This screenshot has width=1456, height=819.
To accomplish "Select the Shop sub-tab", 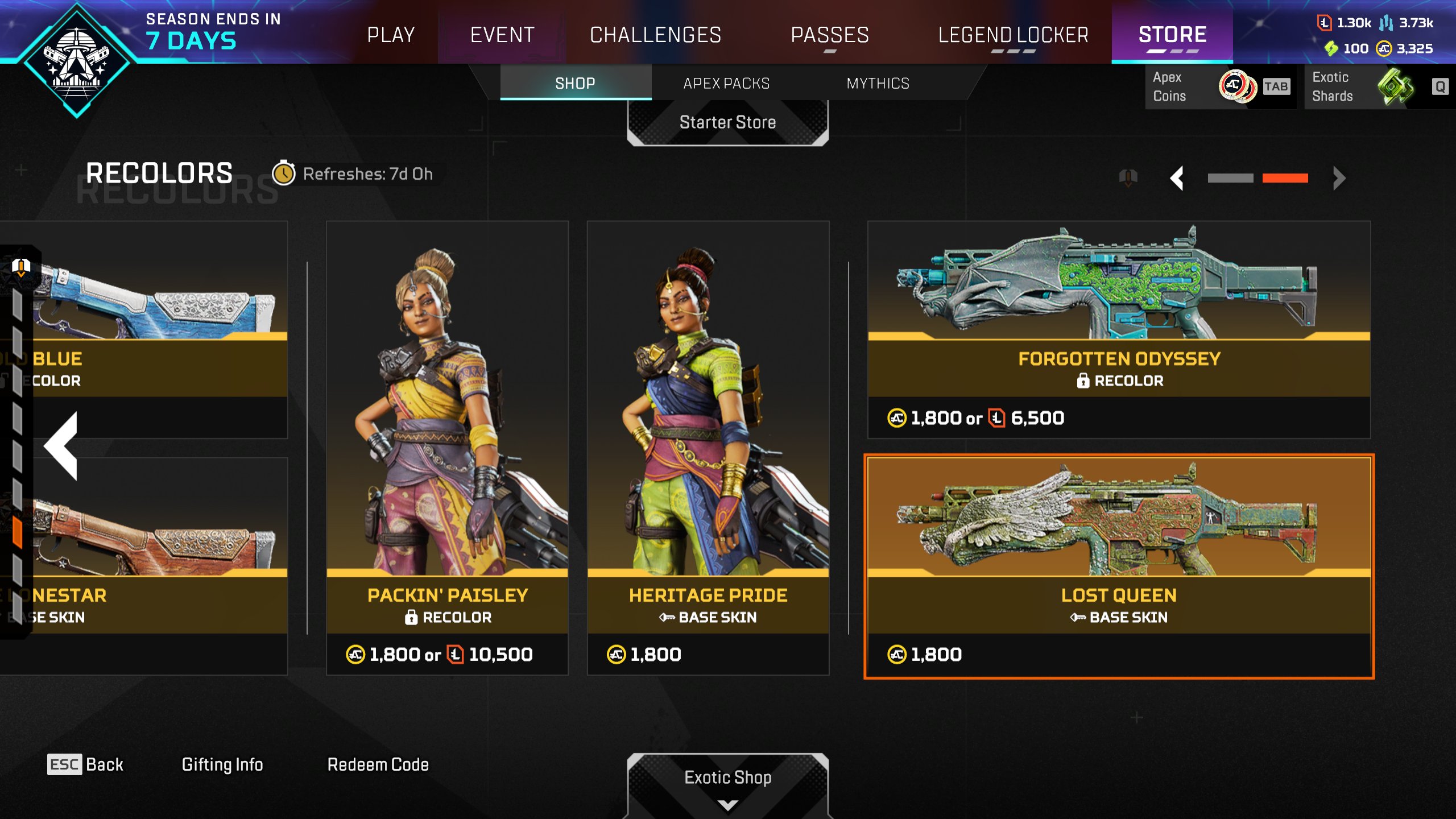I will point(575,84).
